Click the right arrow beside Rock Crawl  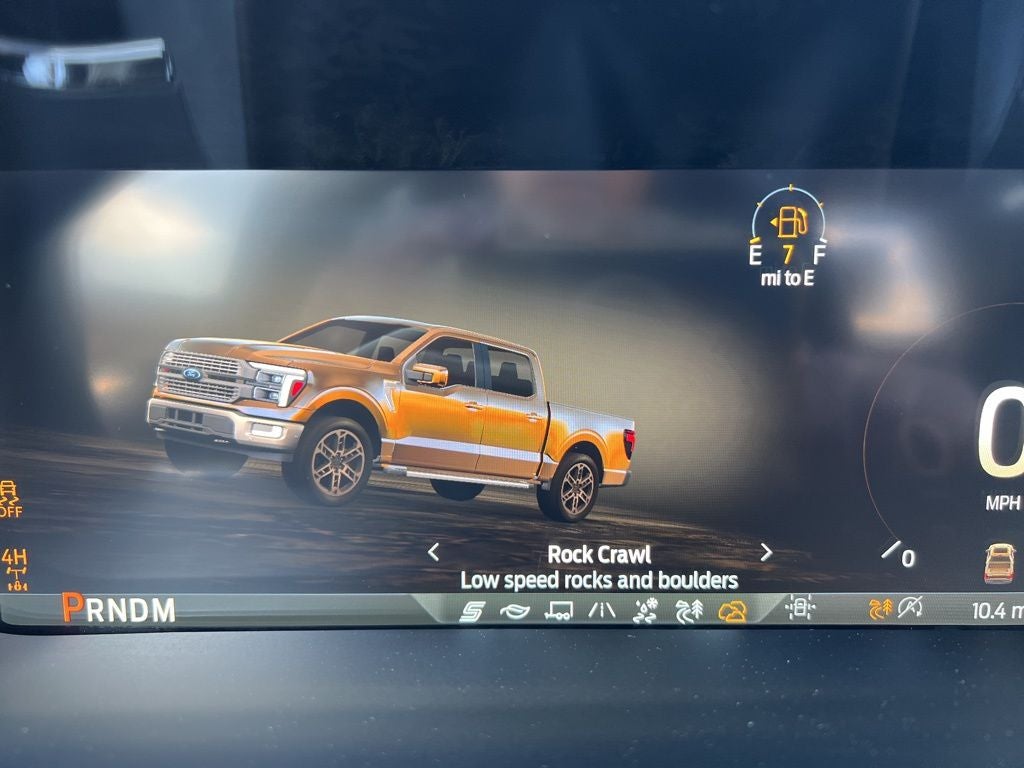[766, 551]
